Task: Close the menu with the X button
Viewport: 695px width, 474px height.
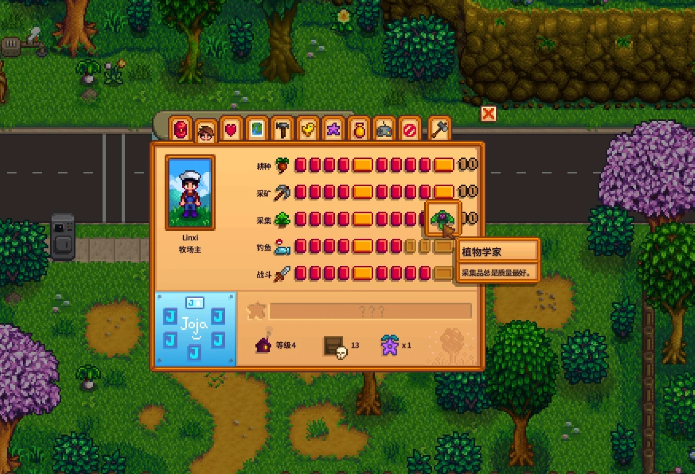Action: point(488,114)
